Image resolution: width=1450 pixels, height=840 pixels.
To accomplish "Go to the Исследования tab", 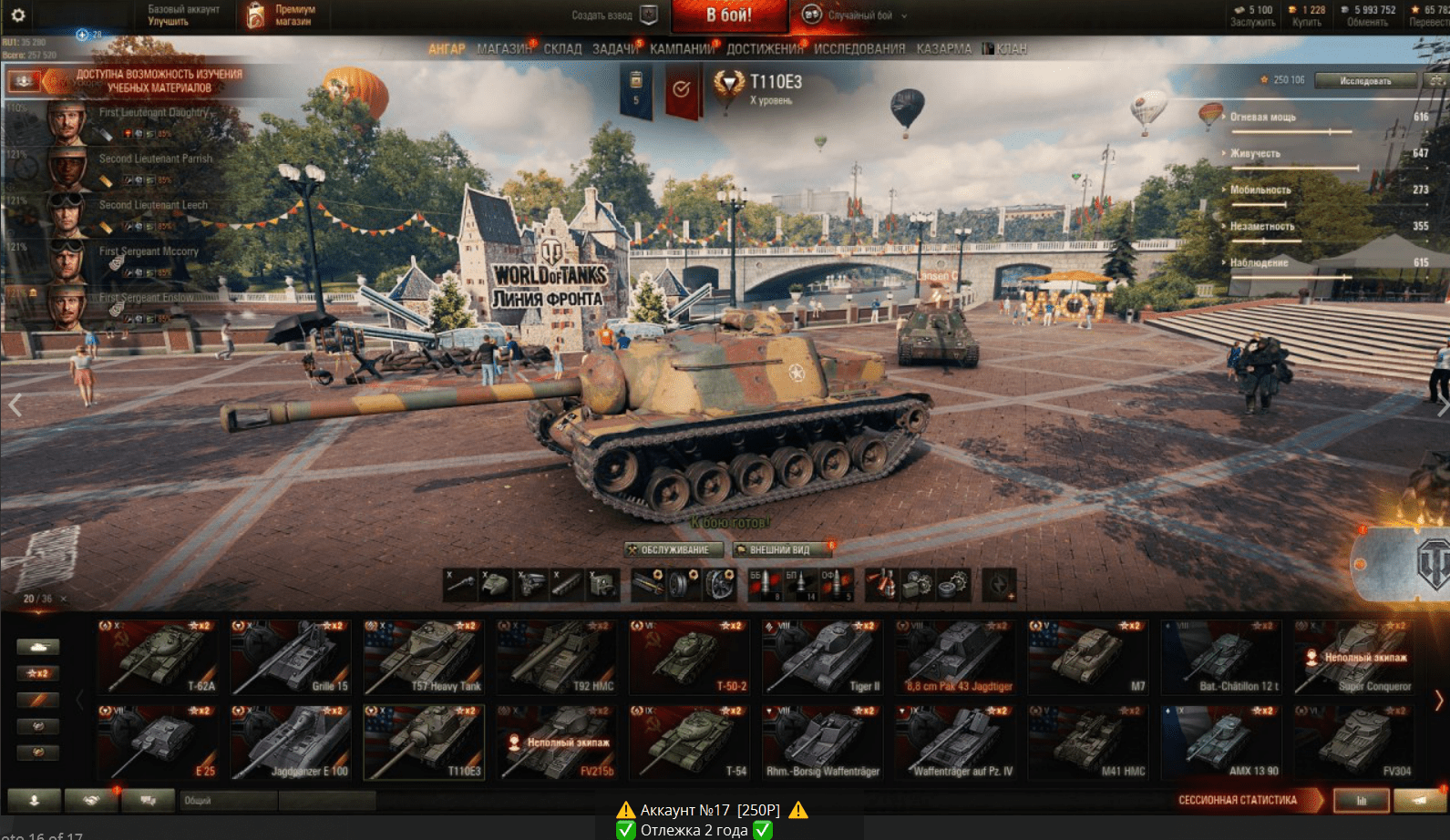I will pos(859,49).
